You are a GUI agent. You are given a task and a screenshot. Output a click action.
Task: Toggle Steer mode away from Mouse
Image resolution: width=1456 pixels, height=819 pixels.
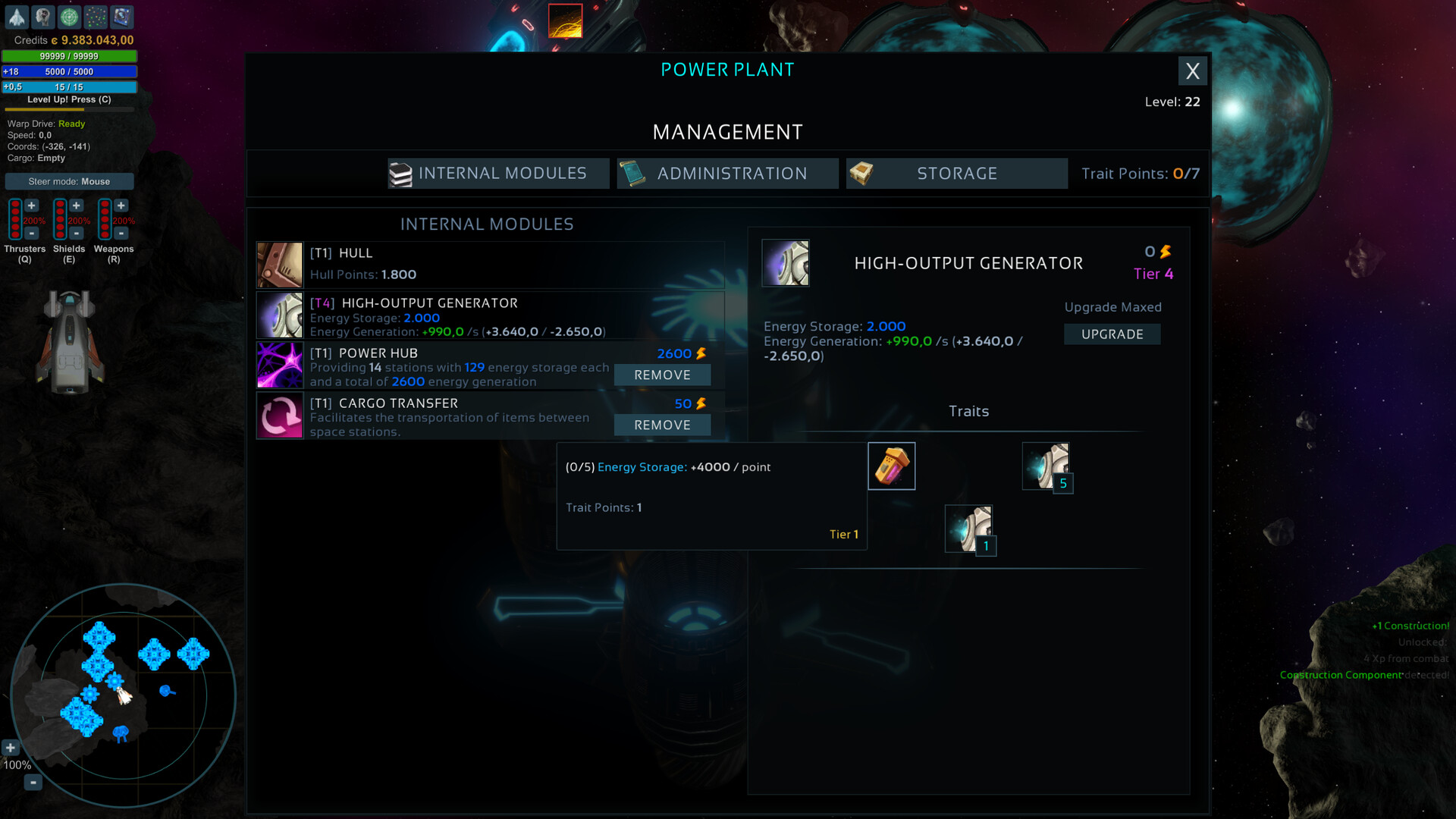69,181
